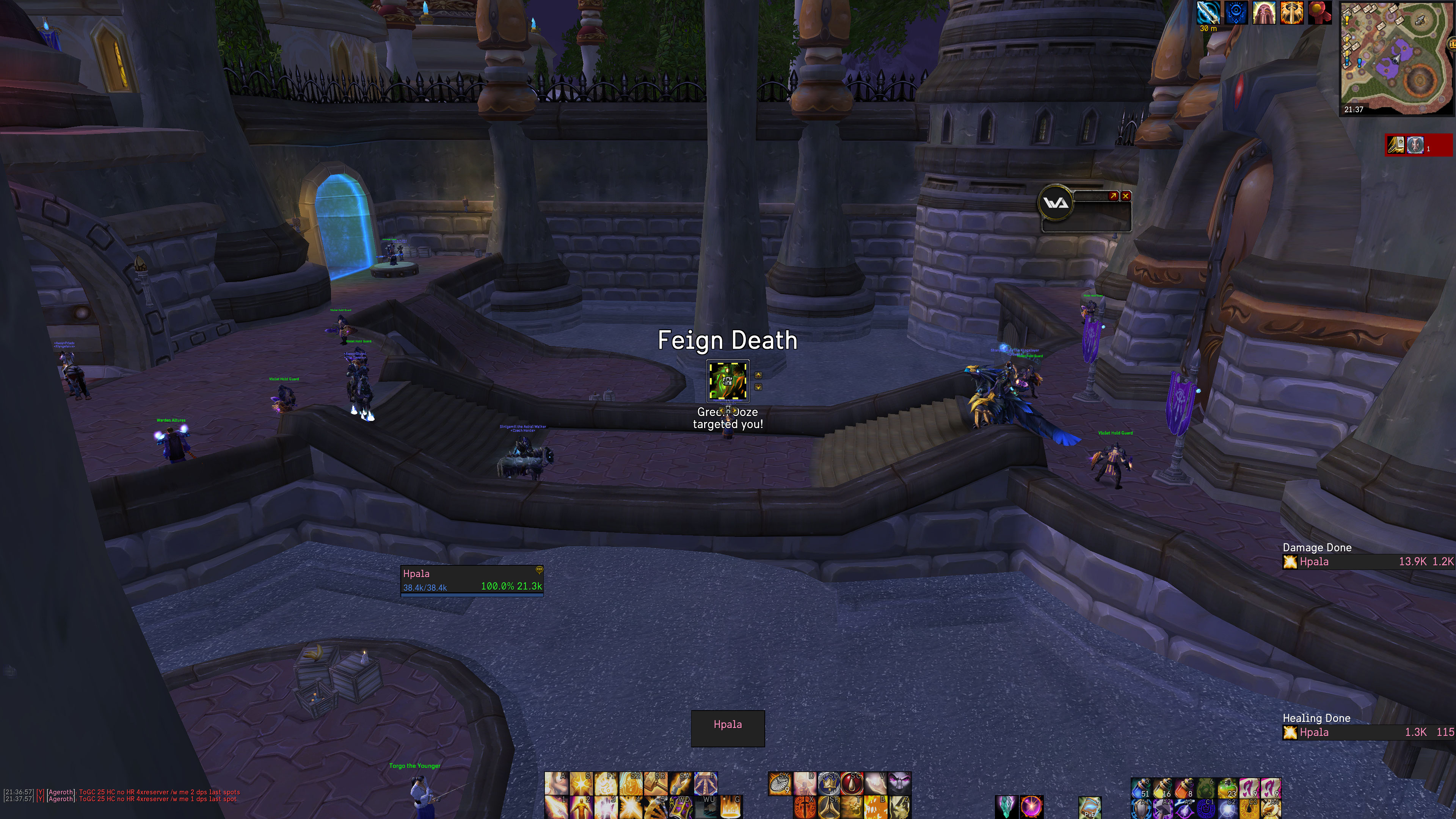Select the Healing Done row for Hpala
1456x819 pixels.
pos(1368,733)
